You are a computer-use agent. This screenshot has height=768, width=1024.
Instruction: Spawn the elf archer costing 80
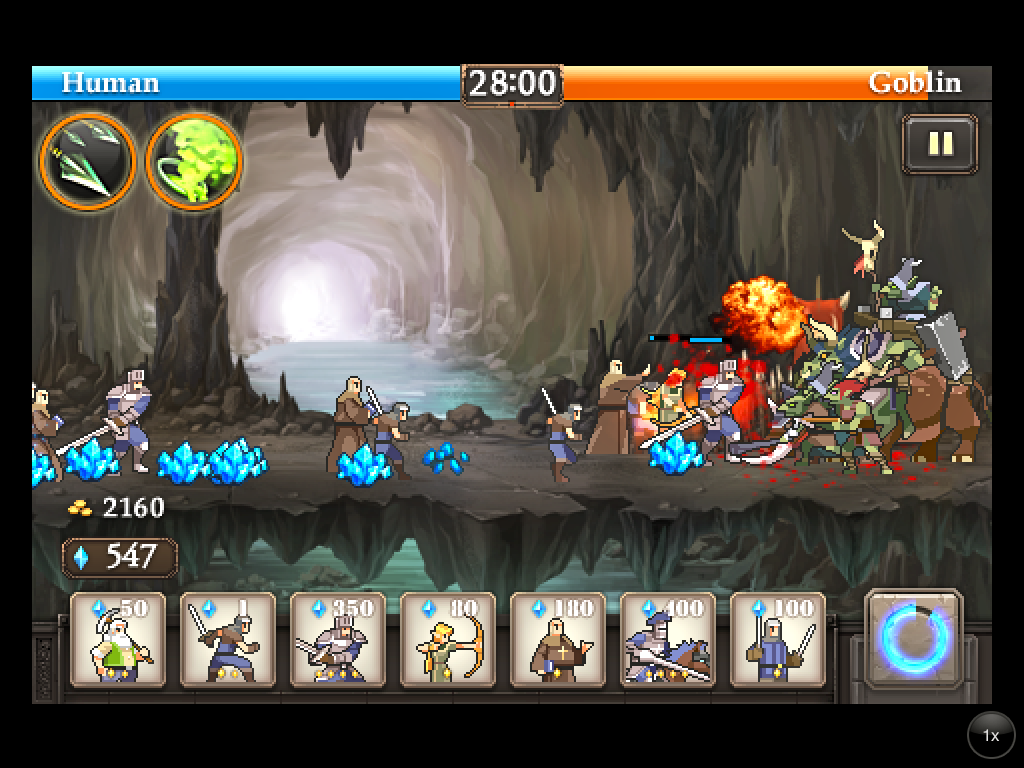(x=448, y=640)
